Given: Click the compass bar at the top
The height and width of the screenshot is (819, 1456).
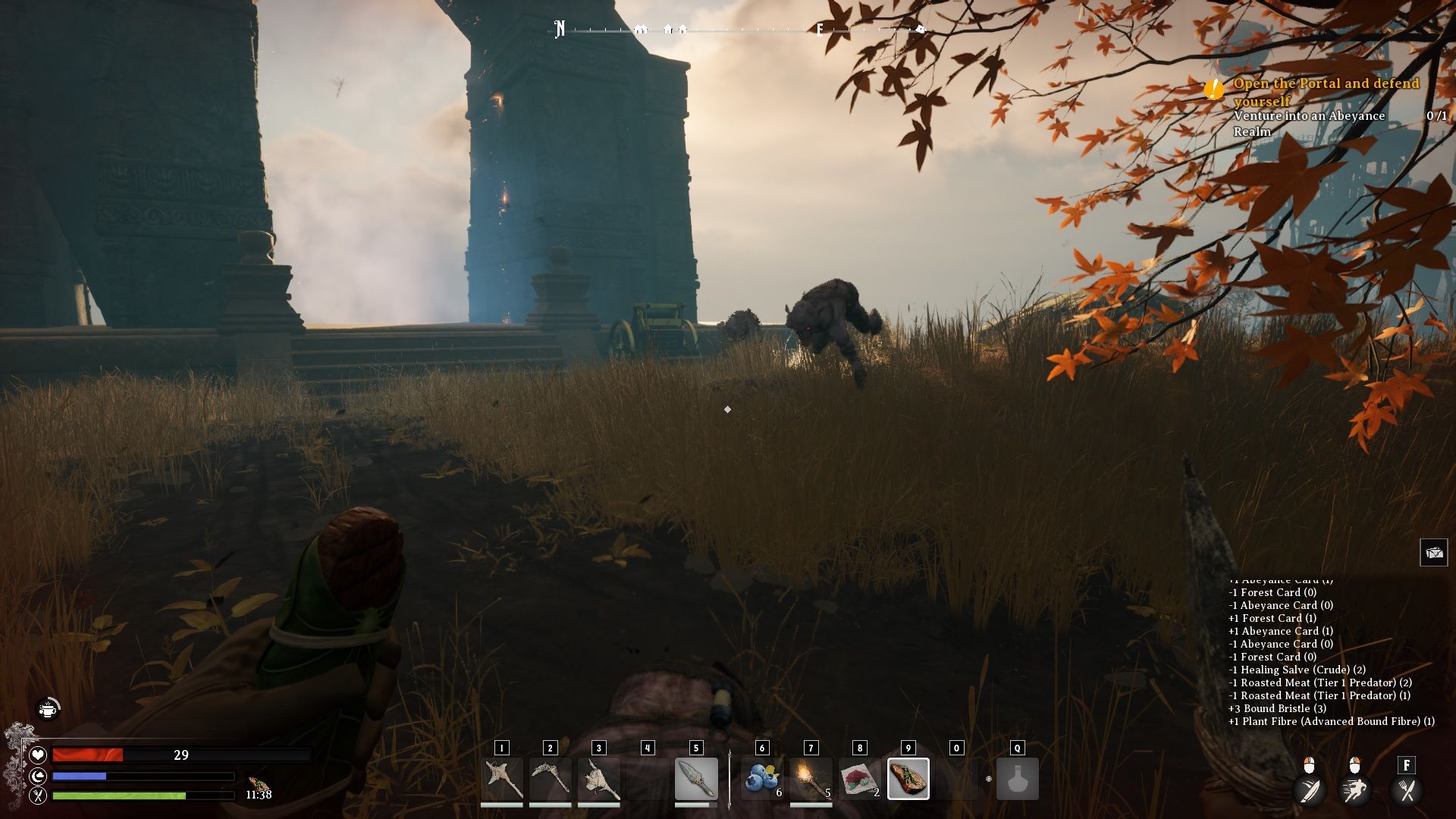Looking at the screenshot, I should (739, 30).
